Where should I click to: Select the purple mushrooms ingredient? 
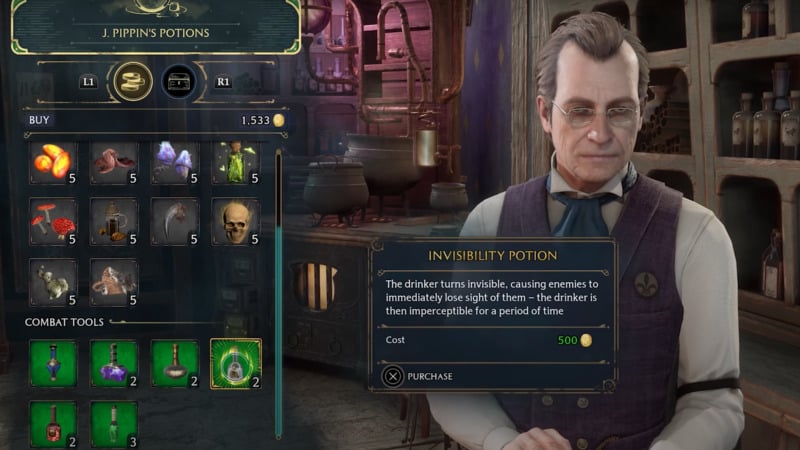tap(175, 163)
